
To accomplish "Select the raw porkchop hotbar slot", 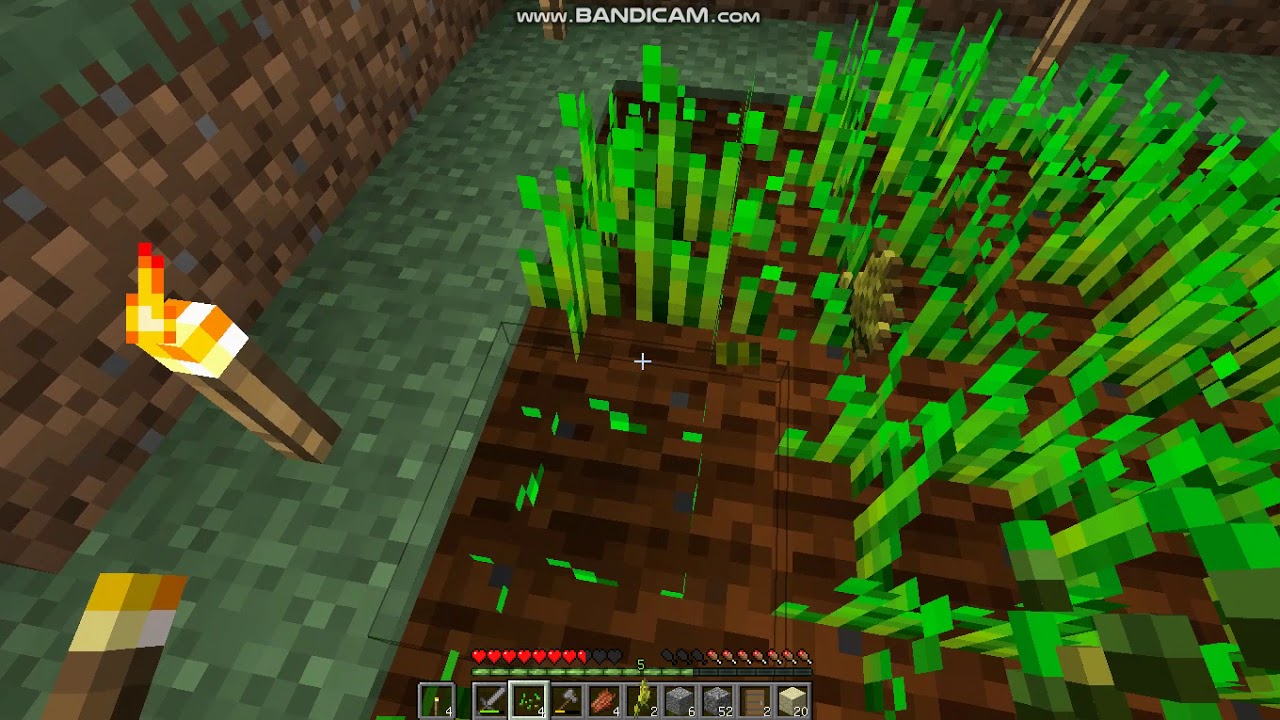I will click(606, 698).
